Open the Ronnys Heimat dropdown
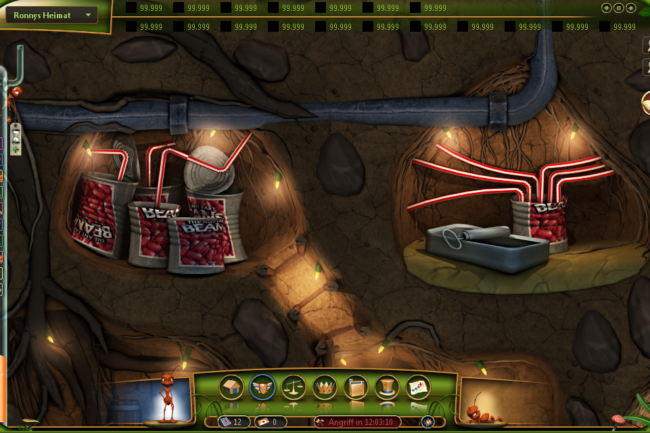Viewport: 650px width, 433px height. click(x=90, y=15)
